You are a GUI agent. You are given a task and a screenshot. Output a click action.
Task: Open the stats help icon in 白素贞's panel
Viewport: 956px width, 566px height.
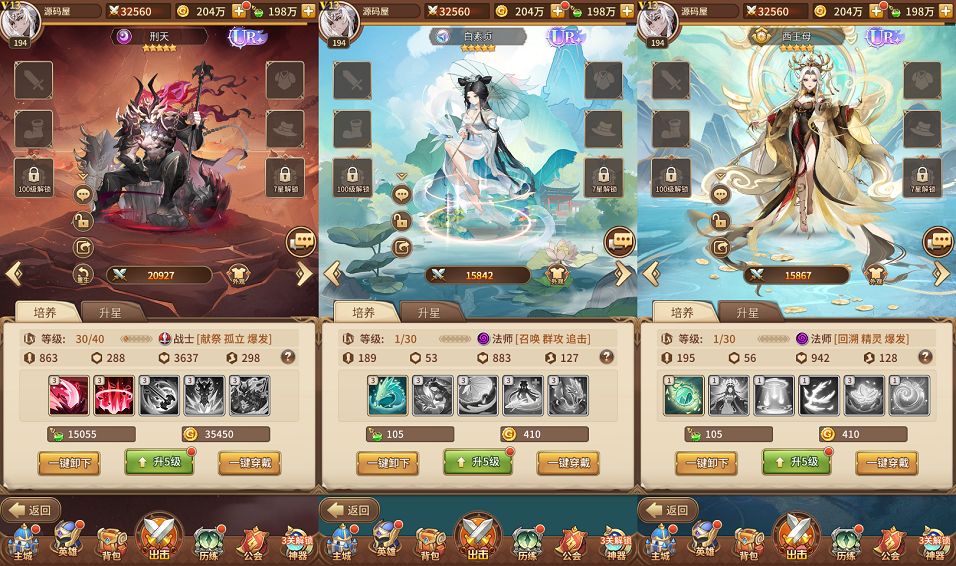[x=607, y=357]
